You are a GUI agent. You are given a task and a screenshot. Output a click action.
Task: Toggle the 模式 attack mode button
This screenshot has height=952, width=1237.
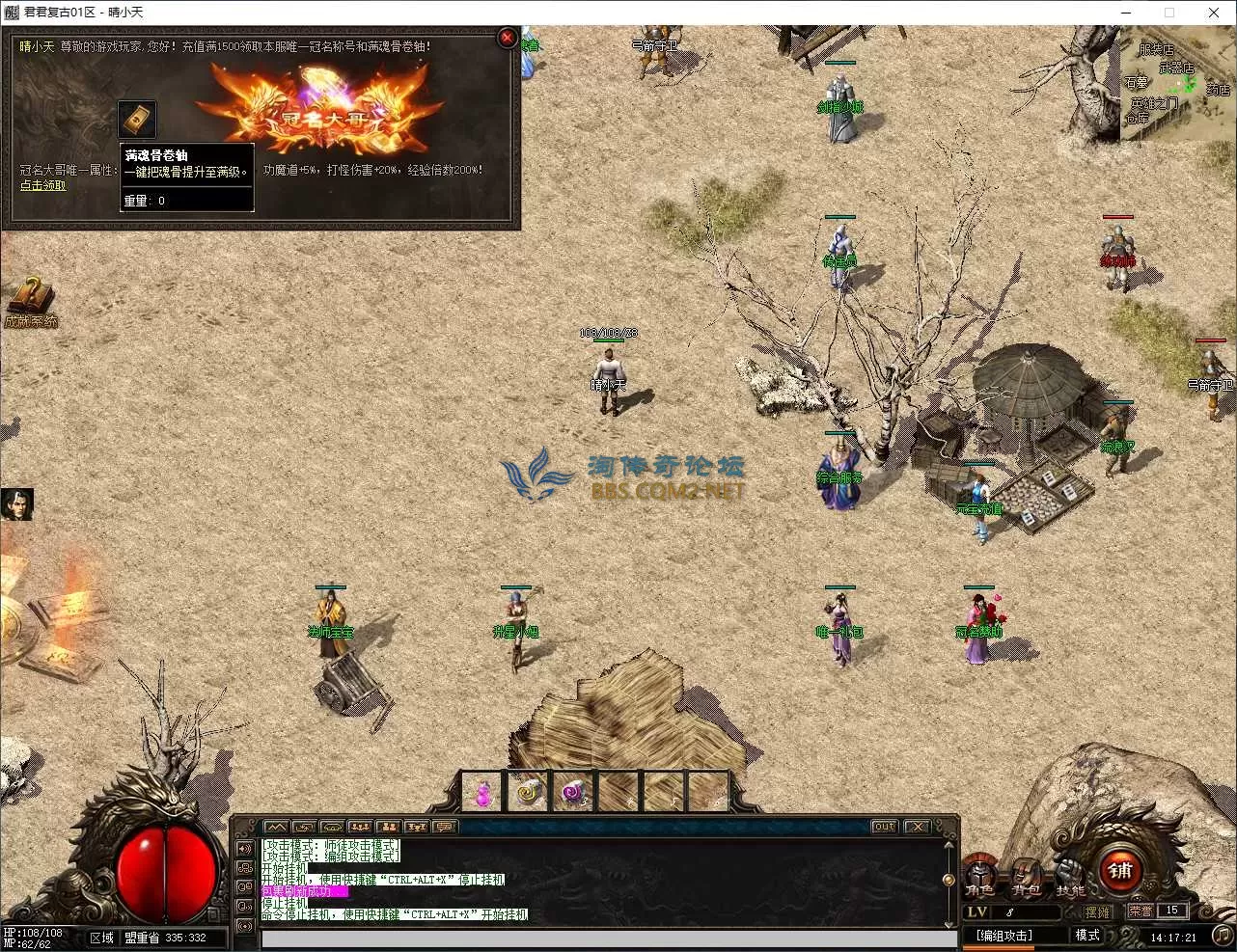point(1087,936)
